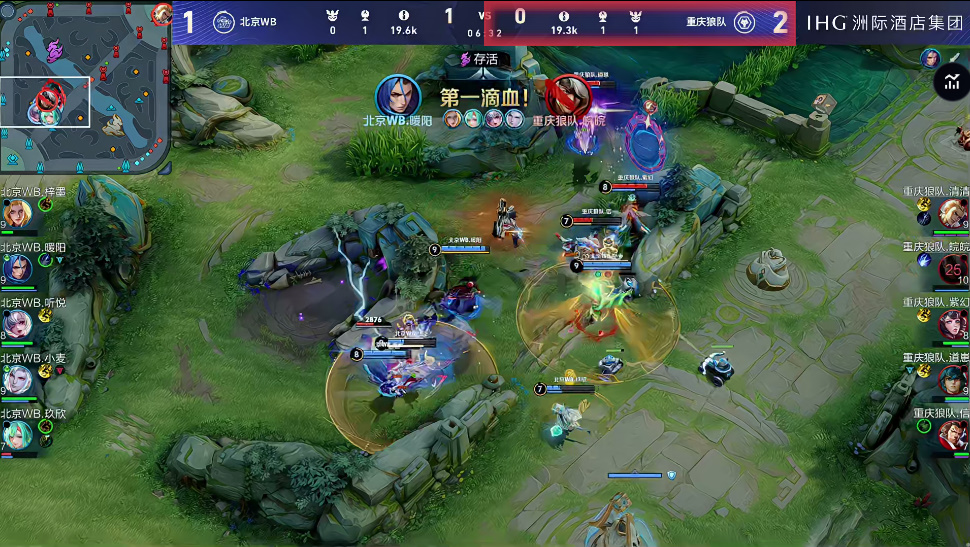Spectate 重庆狼队.紫幻 via portrait
The width and height of the screenshot is (970, 547).
(x=952, y=324)
